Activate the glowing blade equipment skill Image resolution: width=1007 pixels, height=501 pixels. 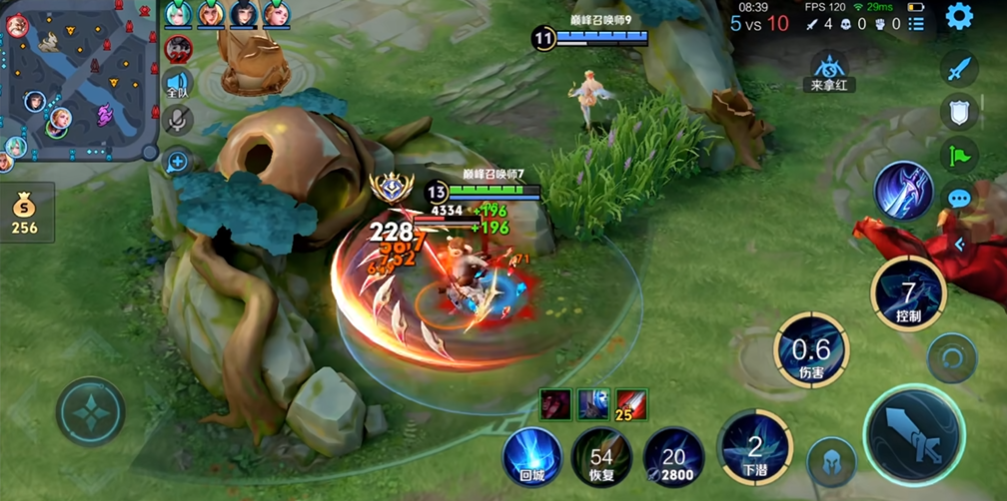904,190
